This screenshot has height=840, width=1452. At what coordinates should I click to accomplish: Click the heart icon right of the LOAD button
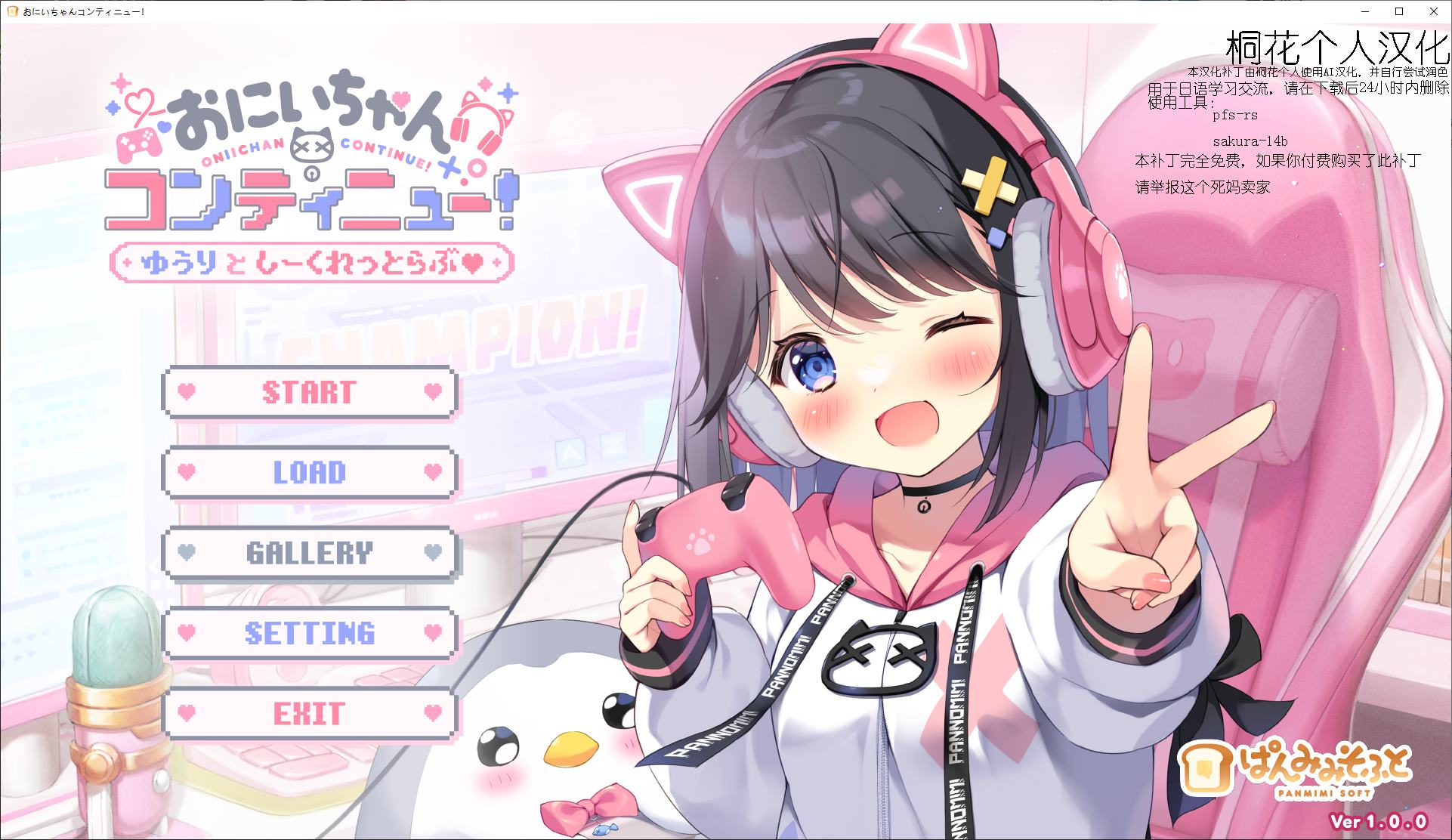click(x=432, y=474)
